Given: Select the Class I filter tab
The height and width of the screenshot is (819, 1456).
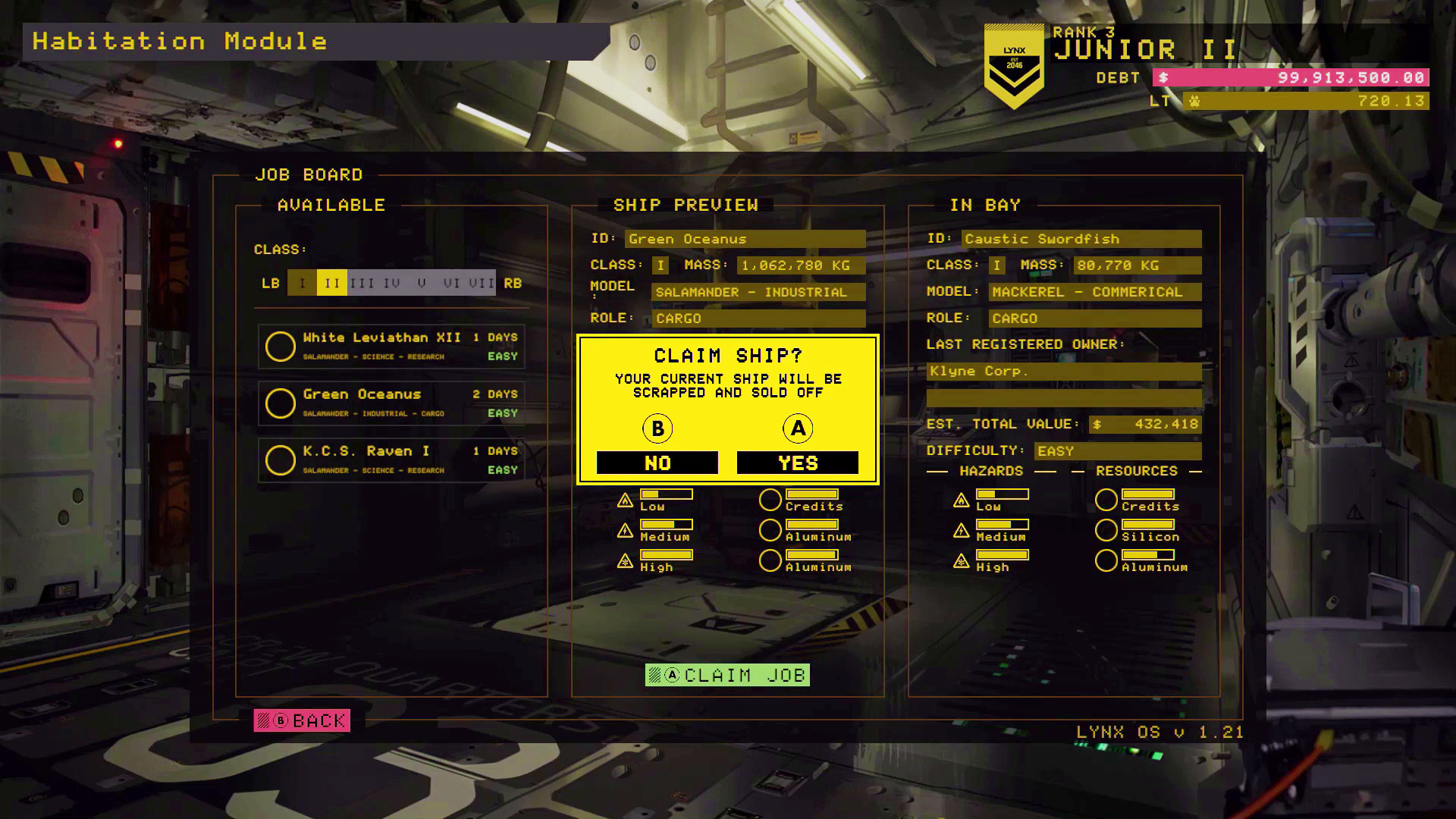Looking at the screenshot, I should 302,282.
